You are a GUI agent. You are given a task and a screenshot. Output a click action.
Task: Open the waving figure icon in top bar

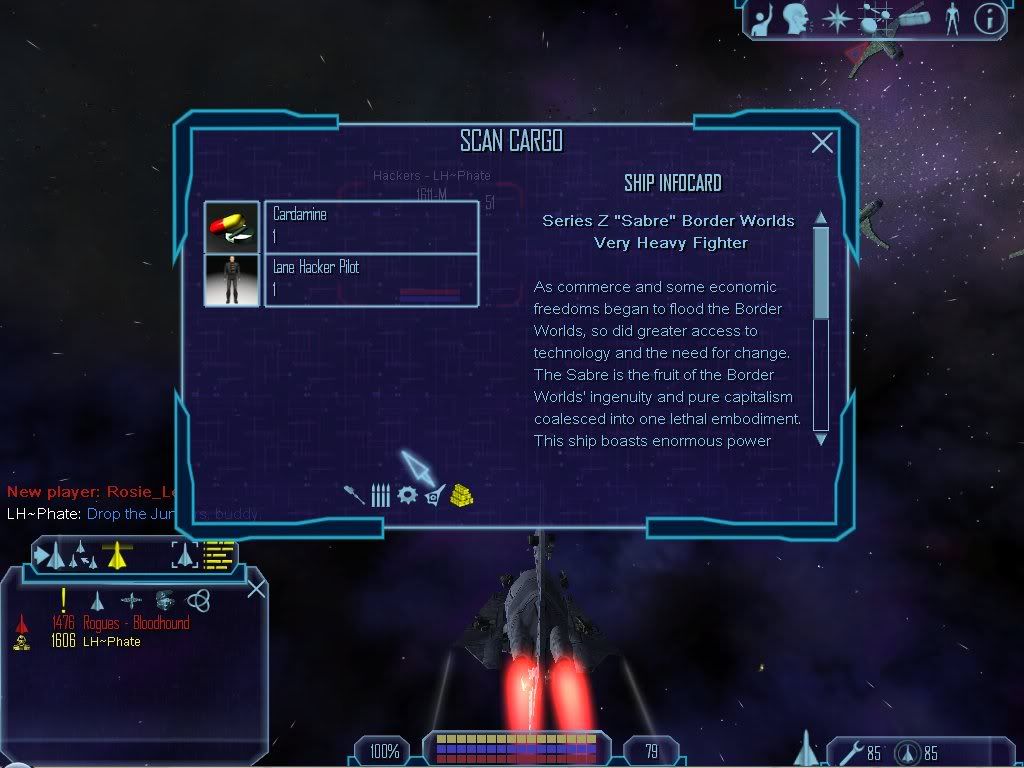(x=763, y=18)
